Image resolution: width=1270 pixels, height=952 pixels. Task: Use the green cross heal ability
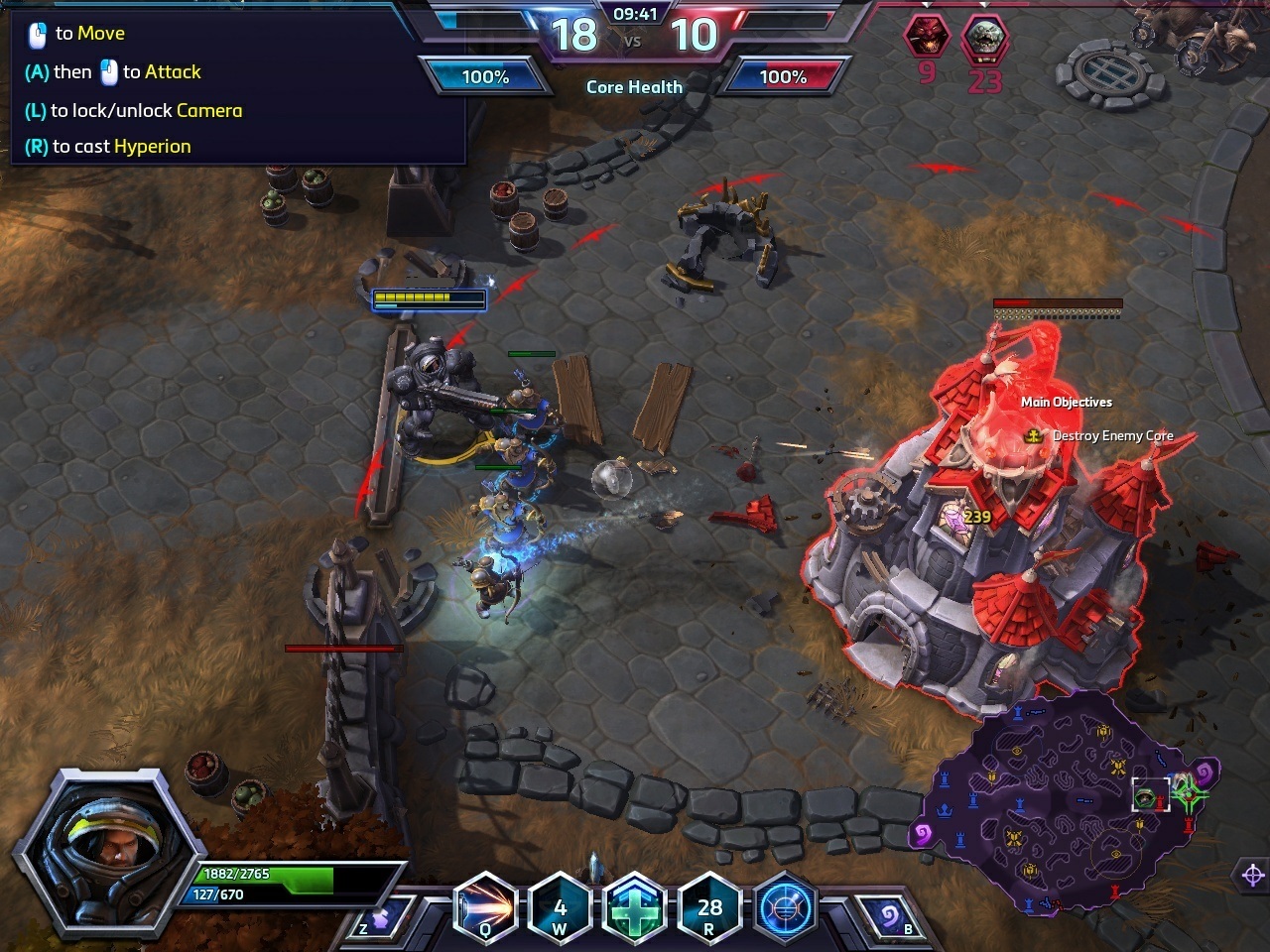[634, 906]
